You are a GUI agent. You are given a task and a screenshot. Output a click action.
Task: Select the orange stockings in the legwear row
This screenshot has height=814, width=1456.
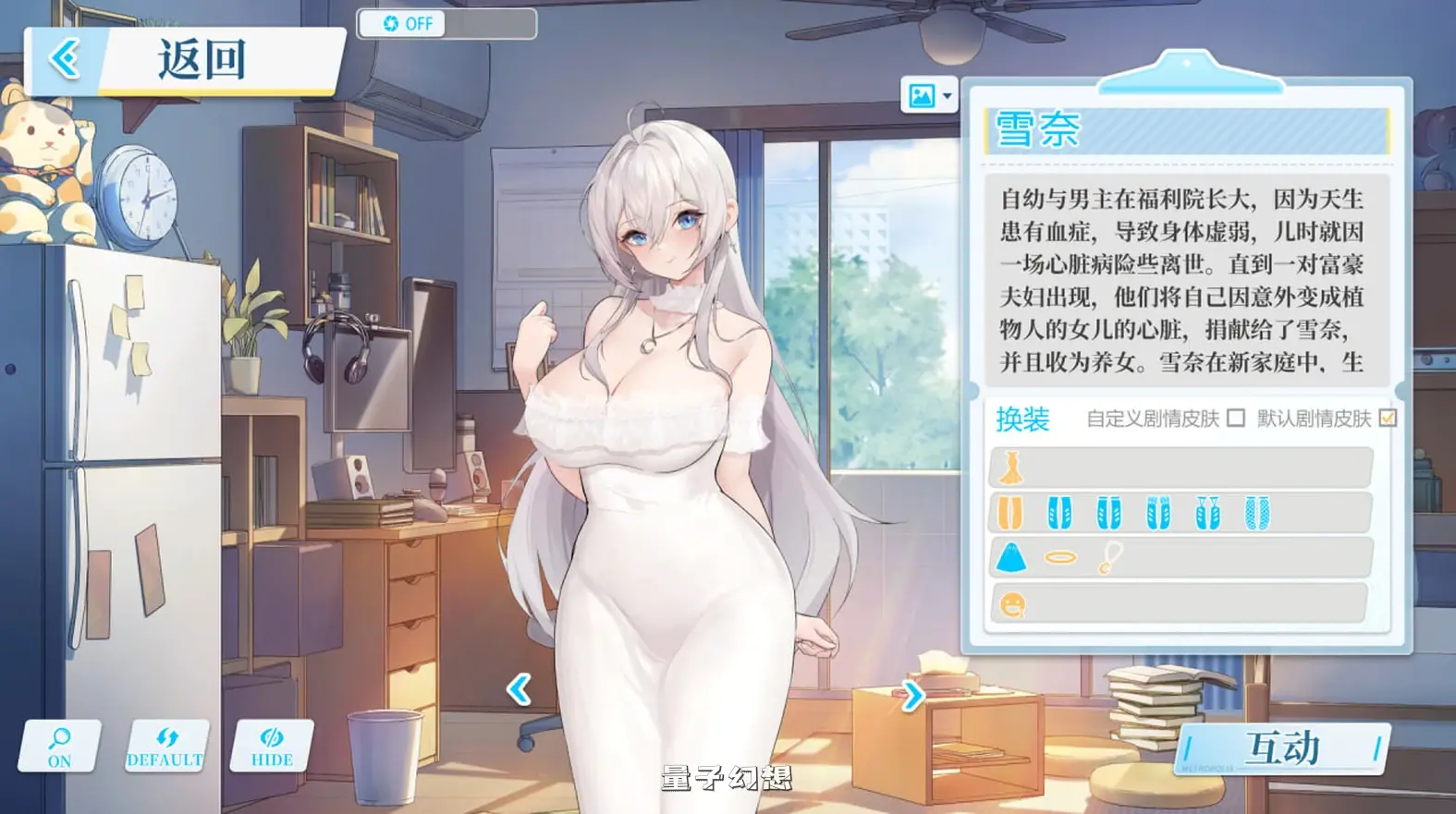tap(1009, 513)
